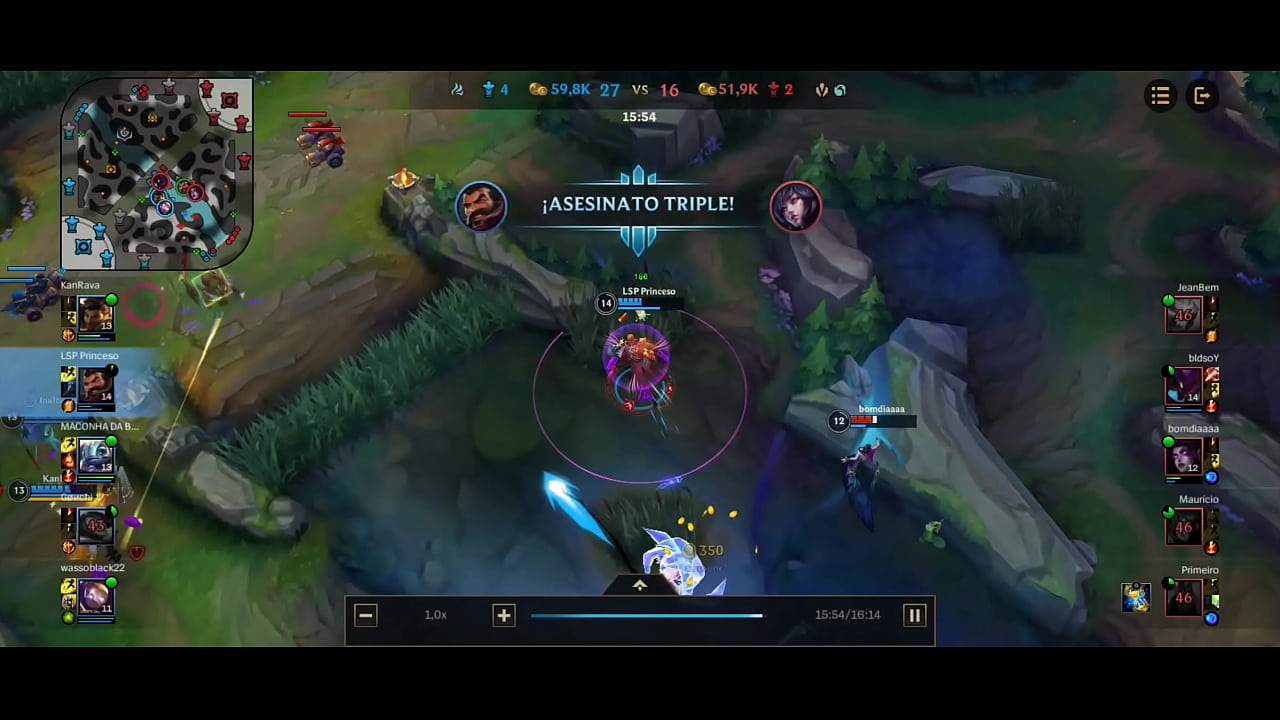Select bomdiaaaa's champion portrait on the right
This screenshot has width=1280, height=720.
coord(1185,457)
